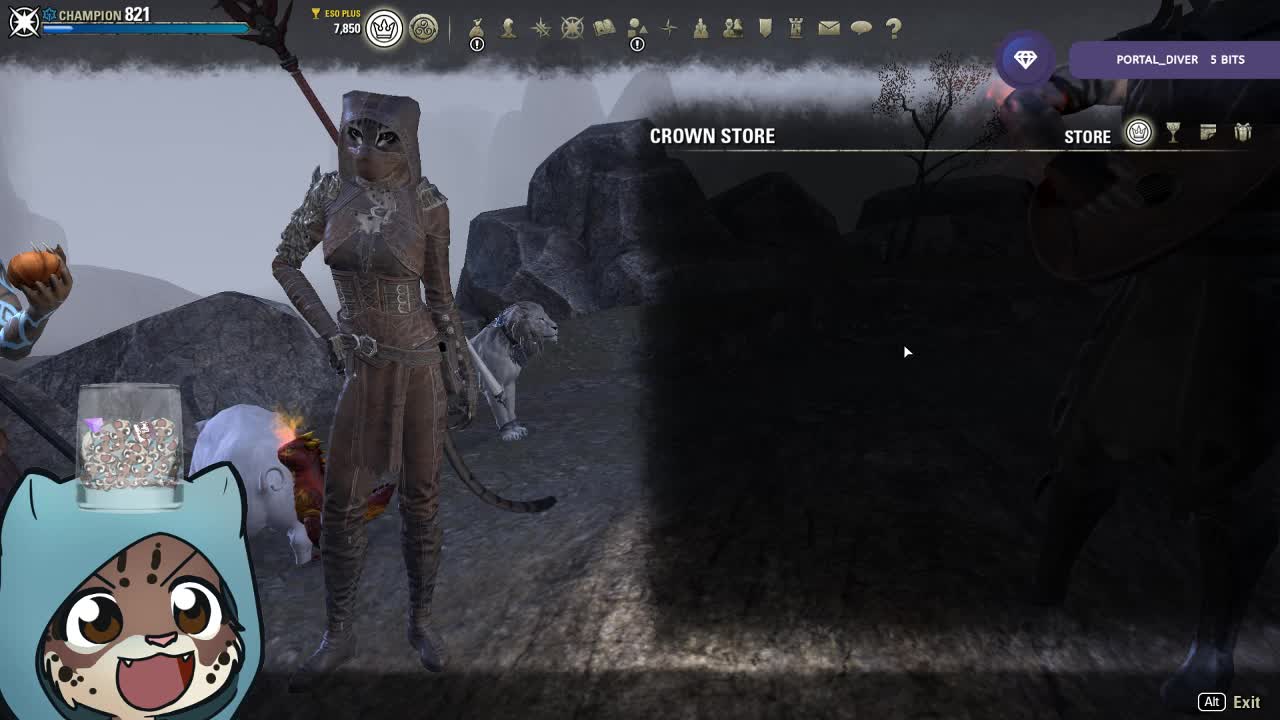Open the skills star icon
Screen dimensions: 1280x720
pyautogui.click(x=541, y=28)
